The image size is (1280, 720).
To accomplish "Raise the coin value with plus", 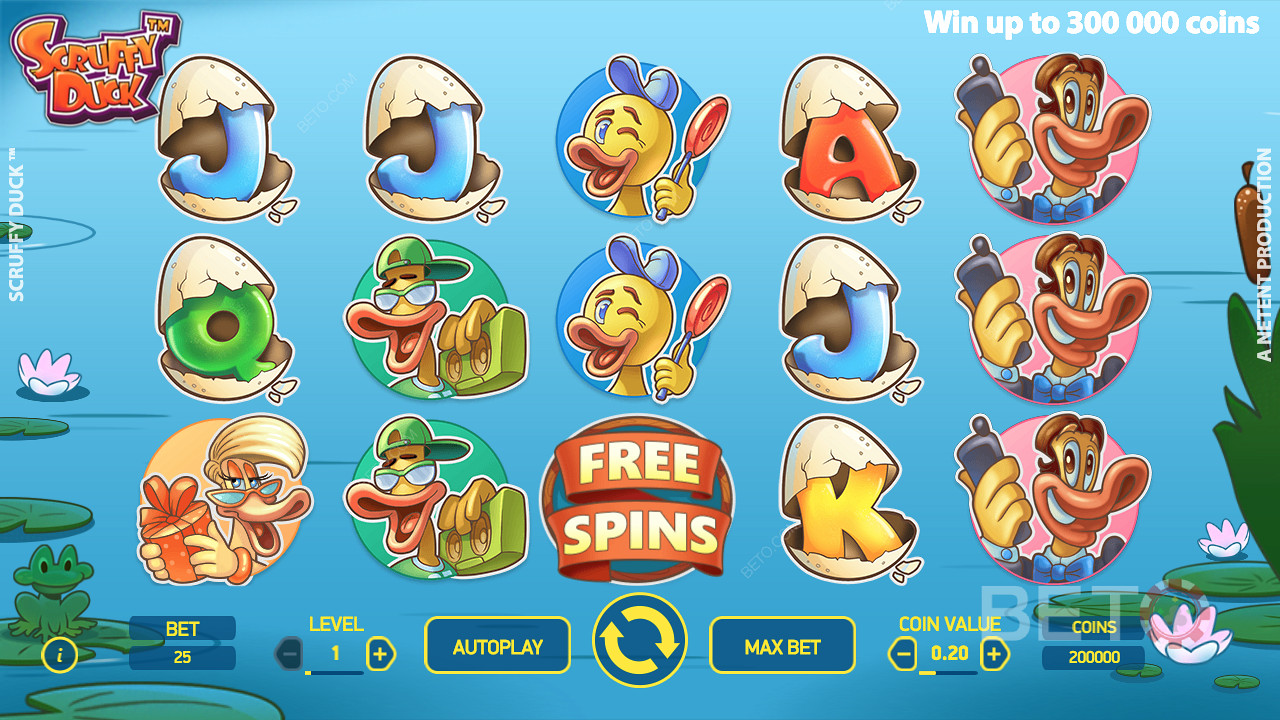I will [993, 654].
